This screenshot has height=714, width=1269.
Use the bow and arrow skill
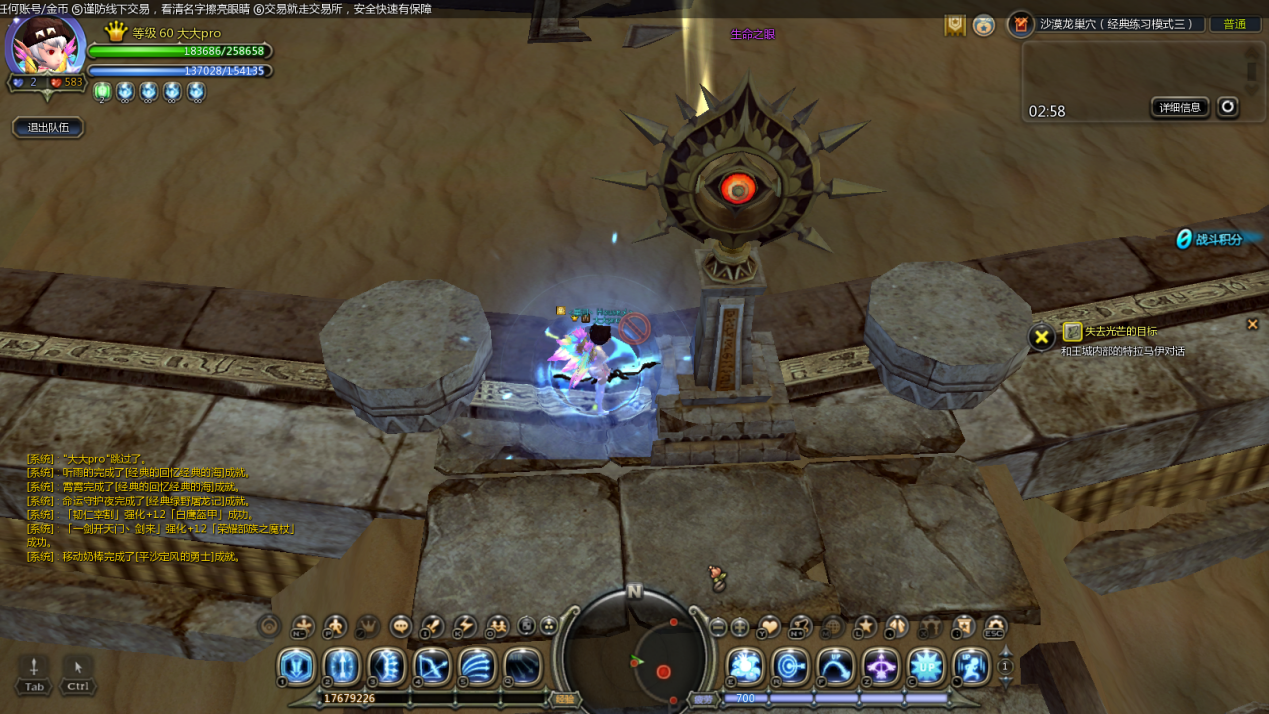coord(432,666)
